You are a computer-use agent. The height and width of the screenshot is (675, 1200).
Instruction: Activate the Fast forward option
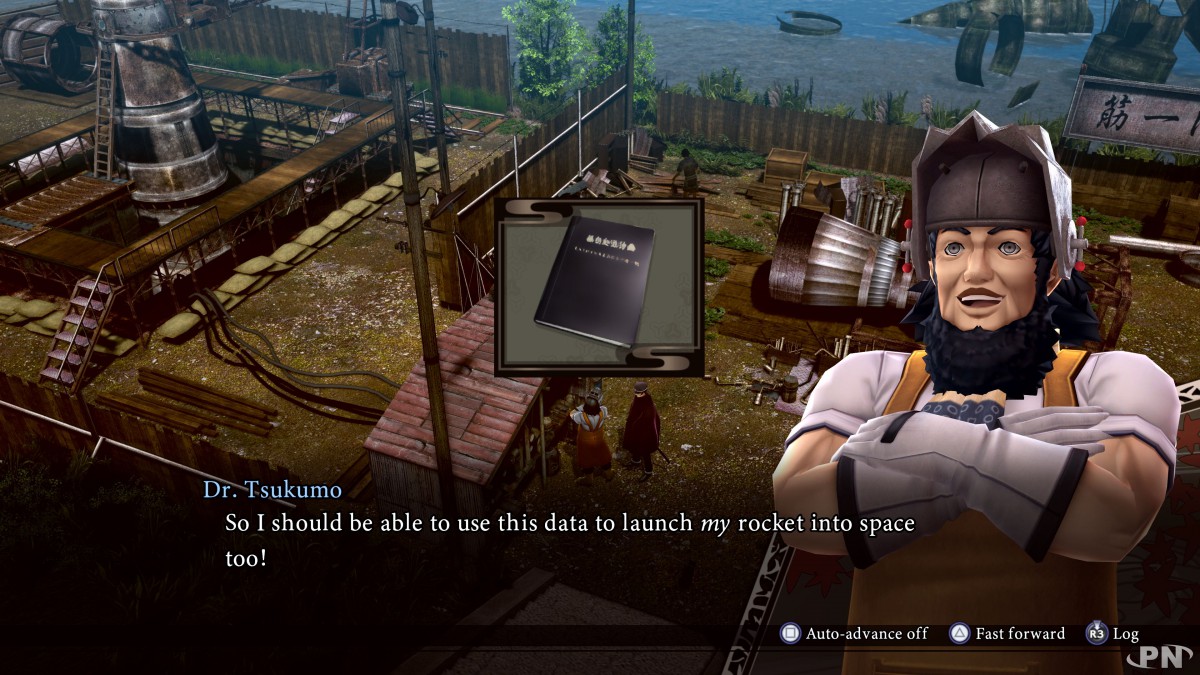point(1008,633)
